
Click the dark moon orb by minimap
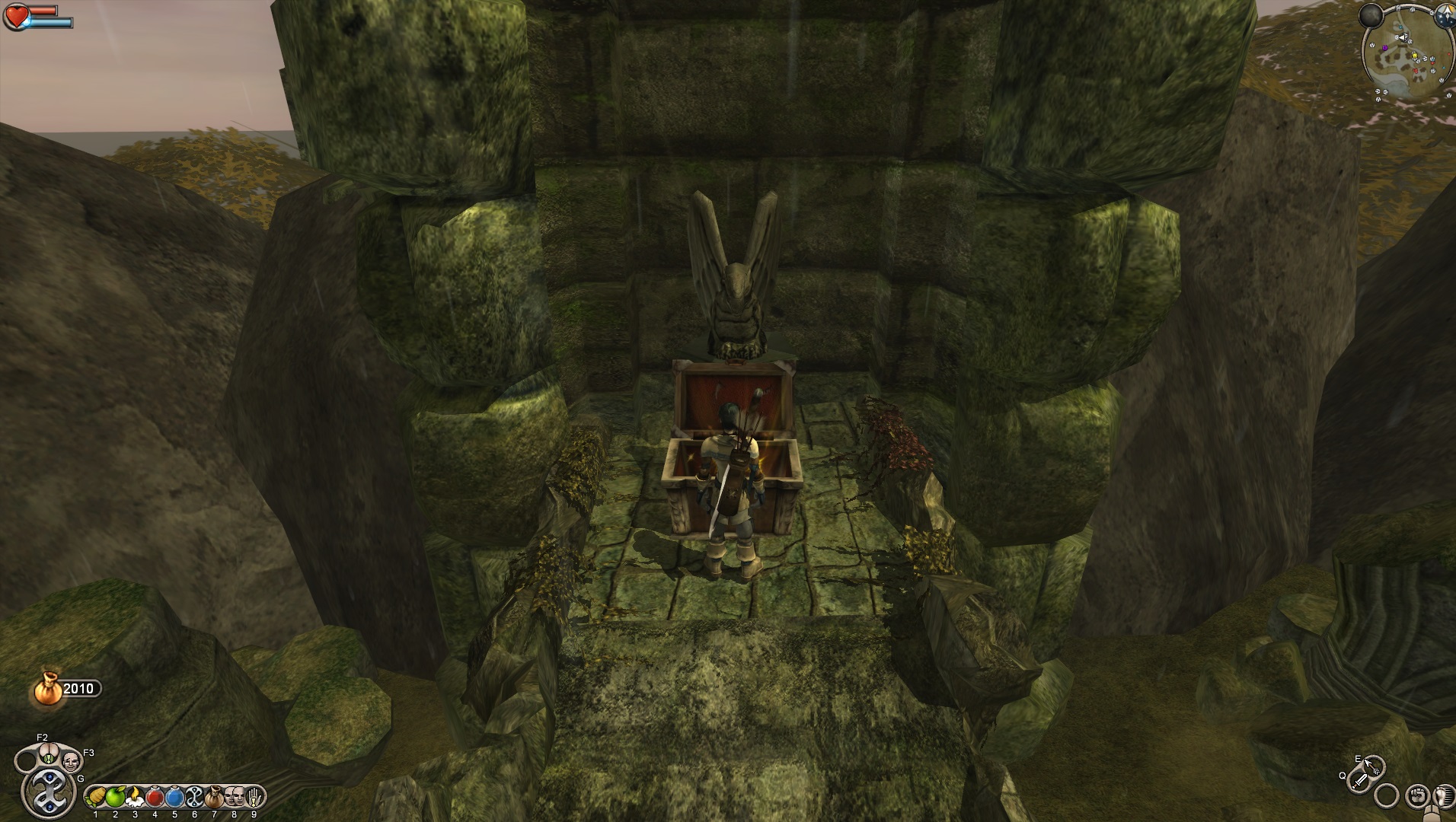[1372, 14]
